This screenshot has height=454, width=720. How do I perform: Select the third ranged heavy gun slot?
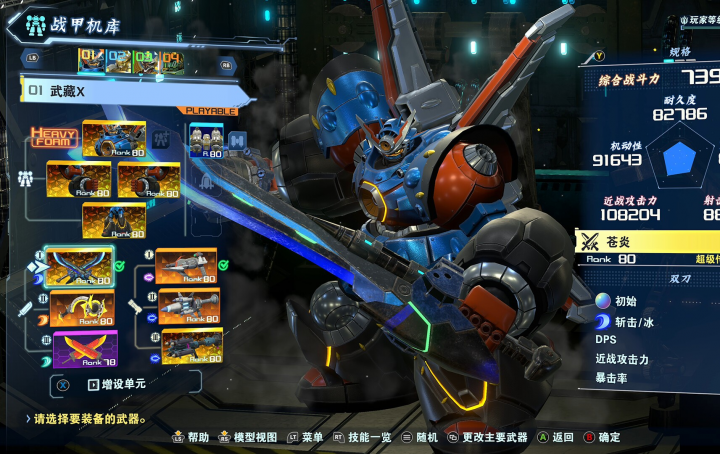coord(191,346)
